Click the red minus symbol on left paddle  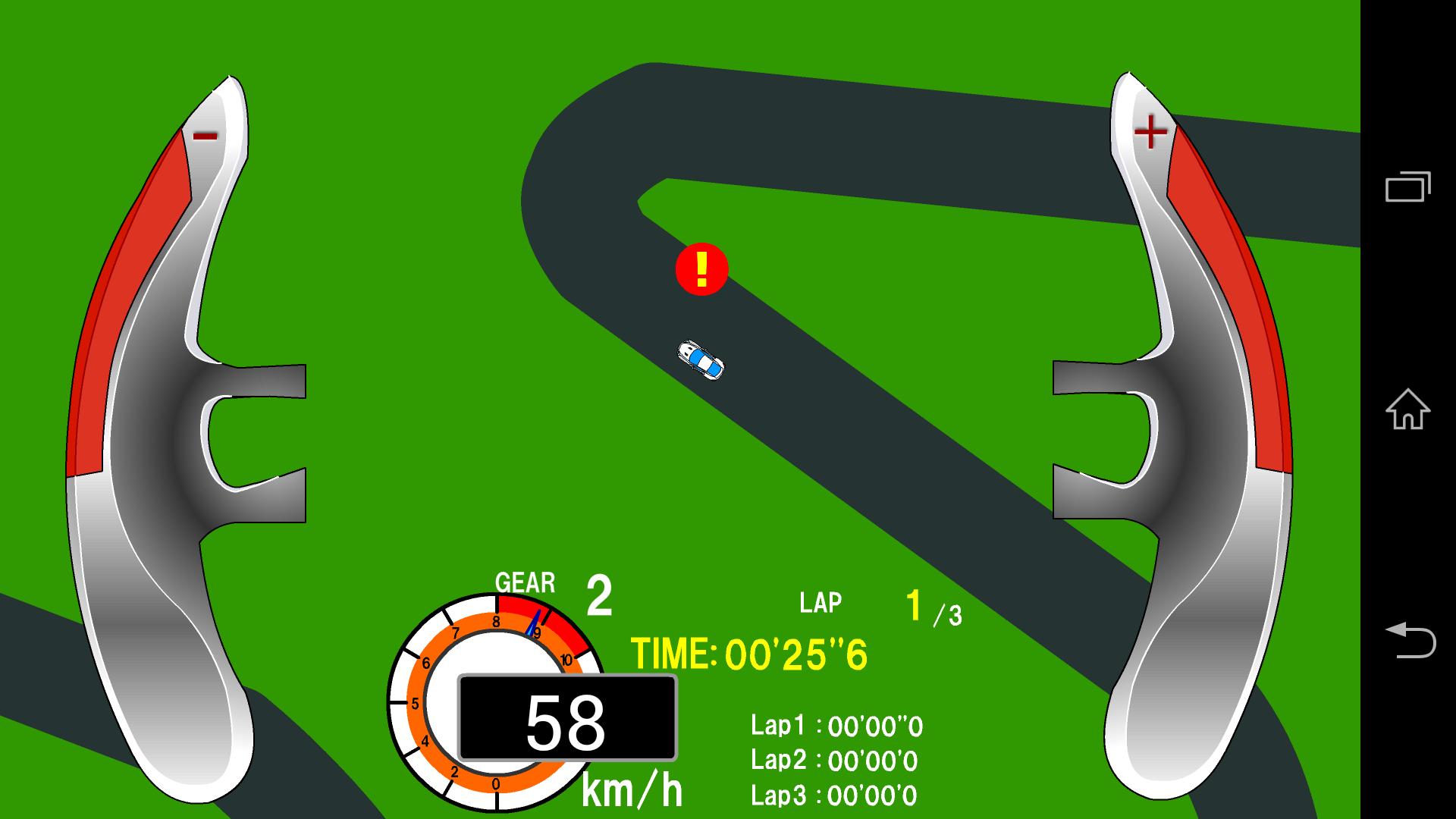point(203,136)
